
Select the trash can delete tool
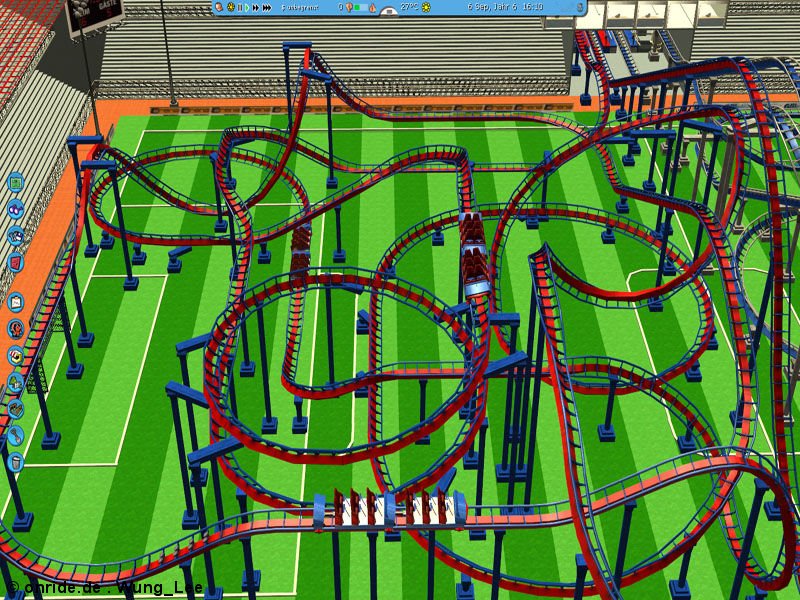pos(15,463)
